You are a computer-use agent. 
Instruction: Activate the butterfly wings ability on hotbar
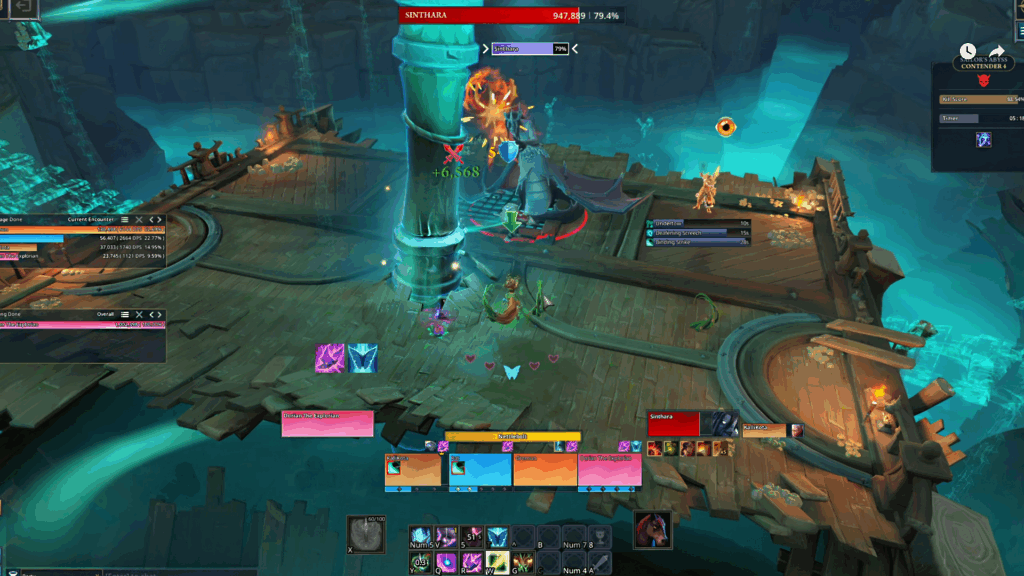pos(497,538)
